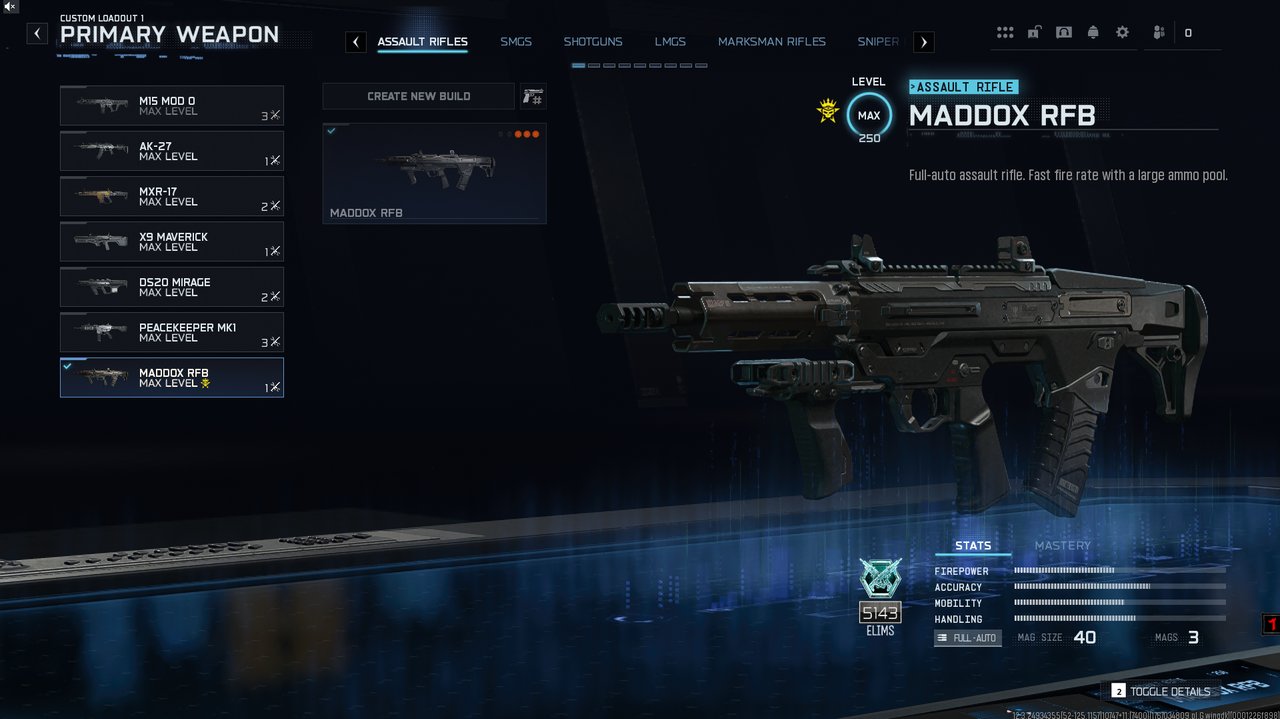Screen dimensions: 1280x719
Task: Select the M15 MOD 0 rifle
Action: click(x=171, y=105)
